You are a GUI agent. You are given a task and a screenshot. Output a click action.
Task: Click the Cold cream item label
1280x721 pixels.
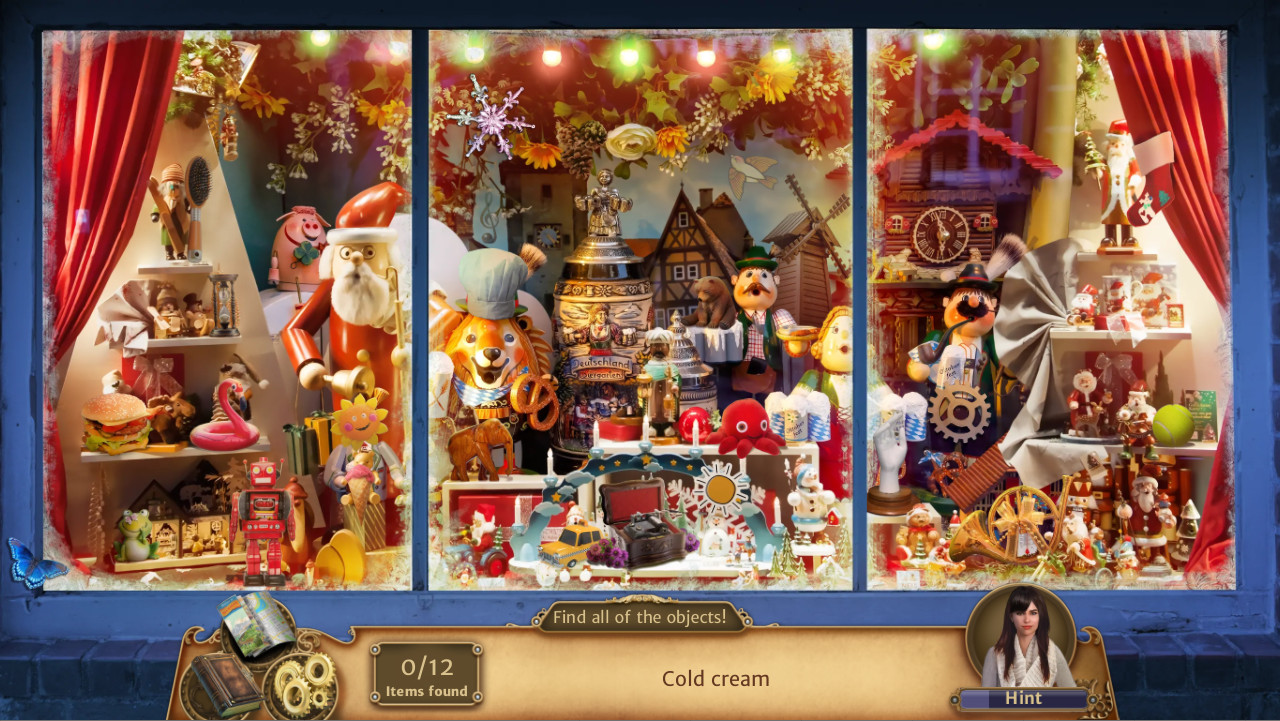click(714, 678)
